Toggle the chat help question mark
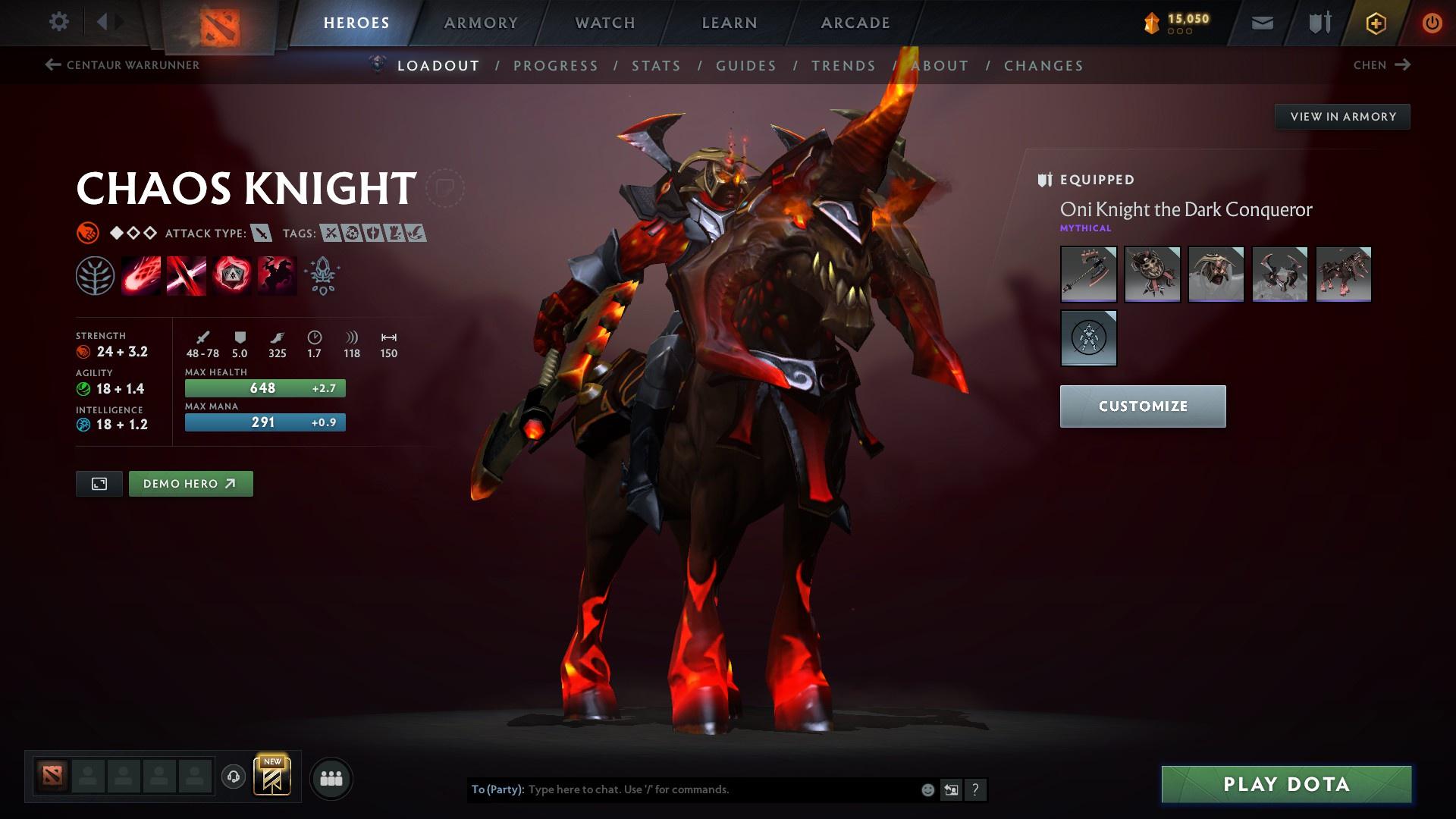This screenshot has height=819, width=1456. 975,789
